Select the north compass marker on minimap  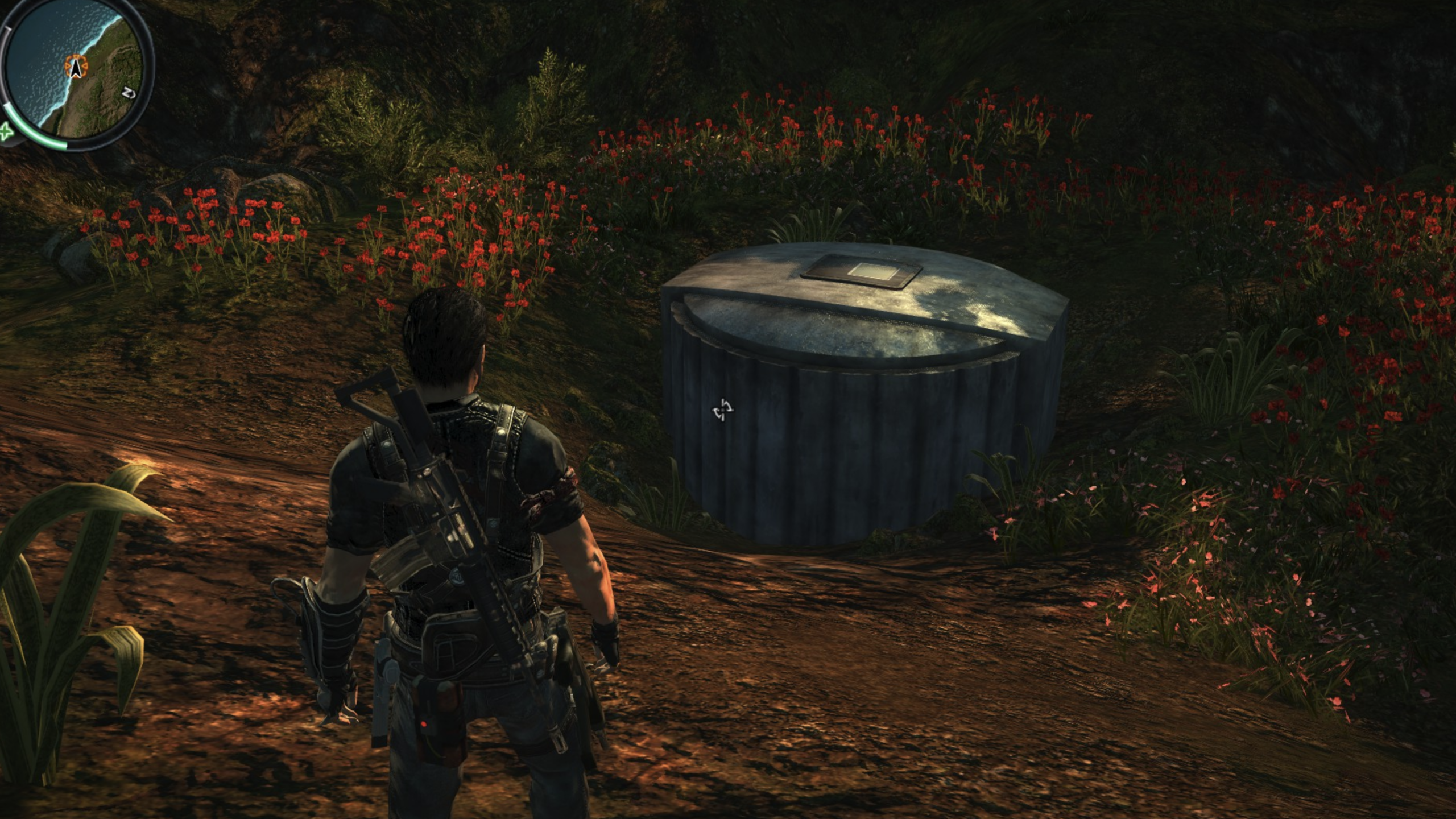pos(129,93)
